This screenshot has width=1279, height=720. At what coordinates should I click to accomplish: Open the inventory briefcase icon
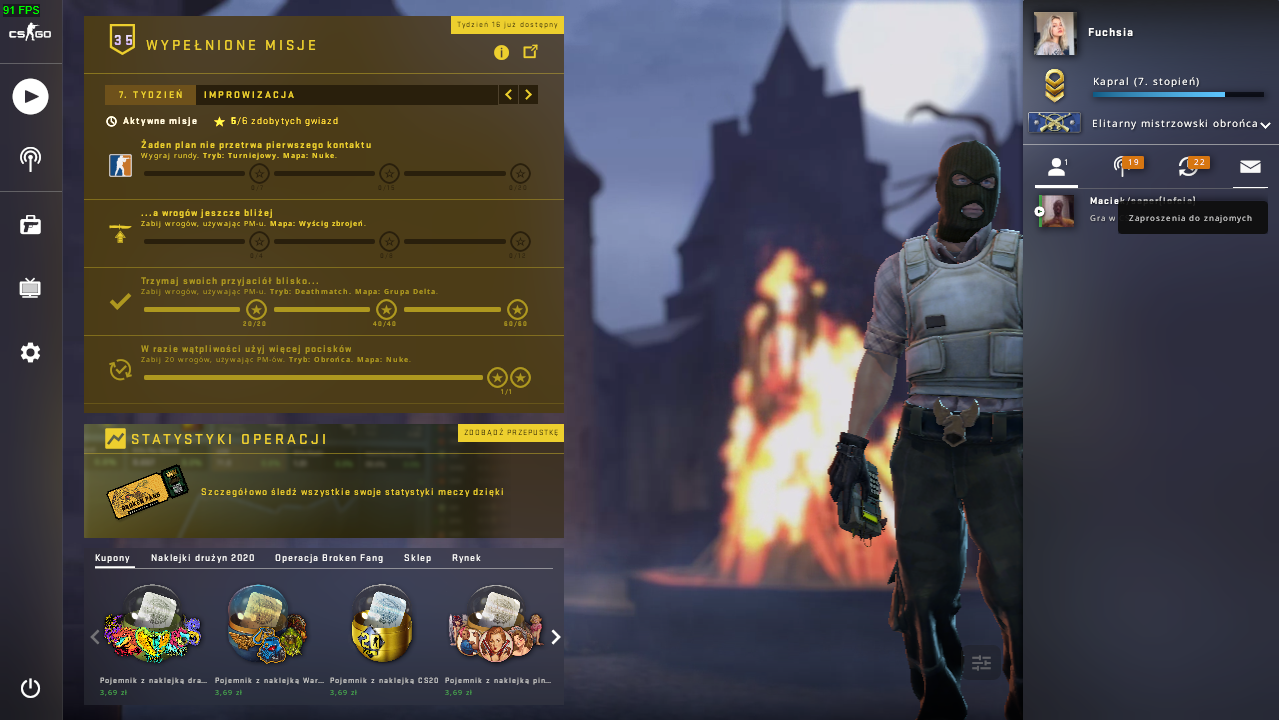point(30,225)
